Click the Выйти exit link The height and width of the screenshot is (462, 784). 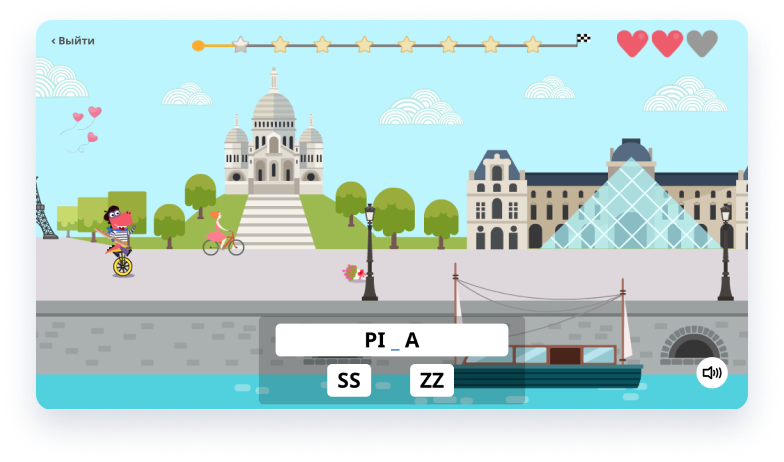coord(73,41)
